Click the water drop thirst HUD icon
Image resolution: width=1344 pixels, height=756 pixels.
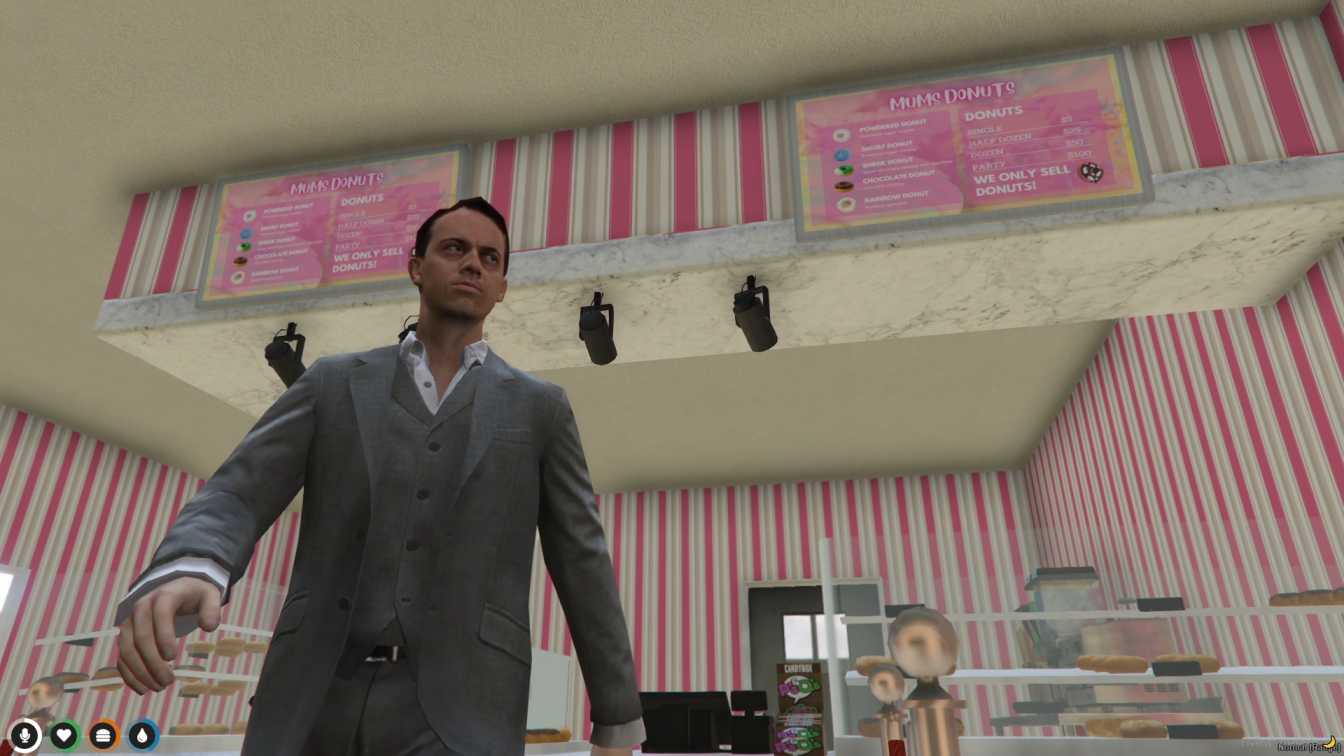click(x=142, y=734)
